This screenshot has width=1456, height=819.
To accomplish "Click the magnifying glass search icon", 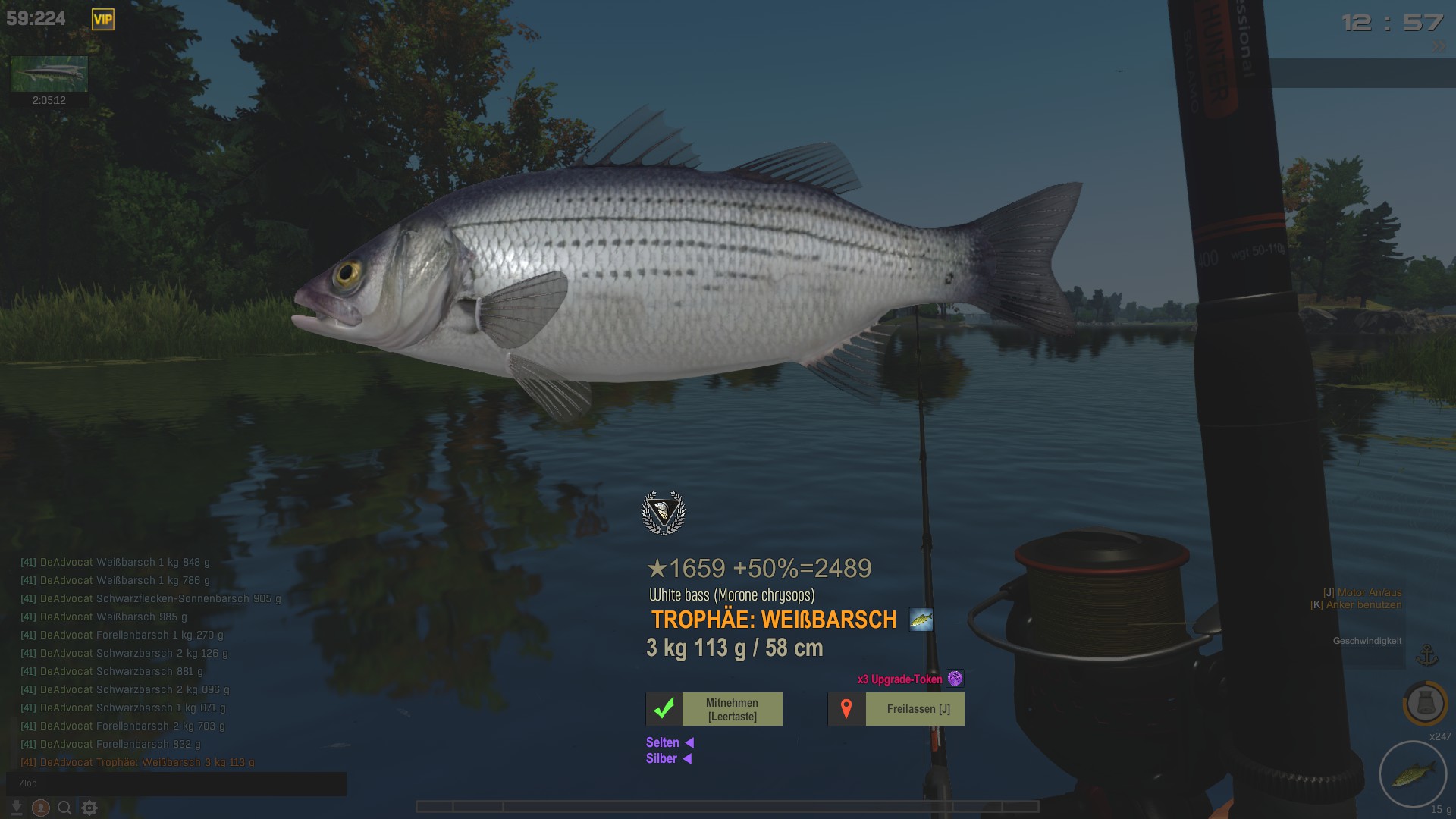I will click(65, 808).
